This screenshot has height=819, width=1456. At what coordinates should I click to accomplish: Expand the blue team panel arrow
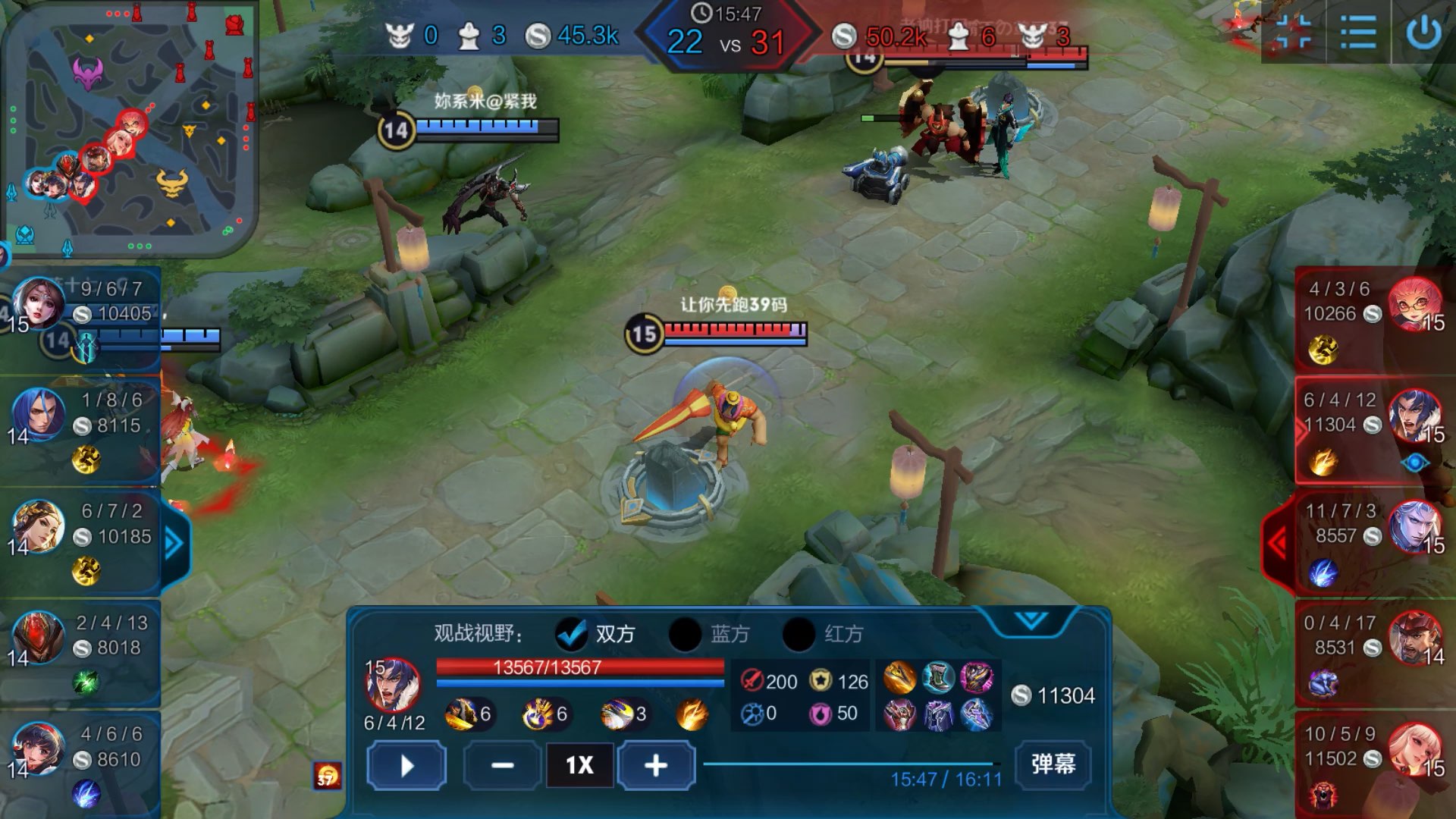click(x=174, y=543)
